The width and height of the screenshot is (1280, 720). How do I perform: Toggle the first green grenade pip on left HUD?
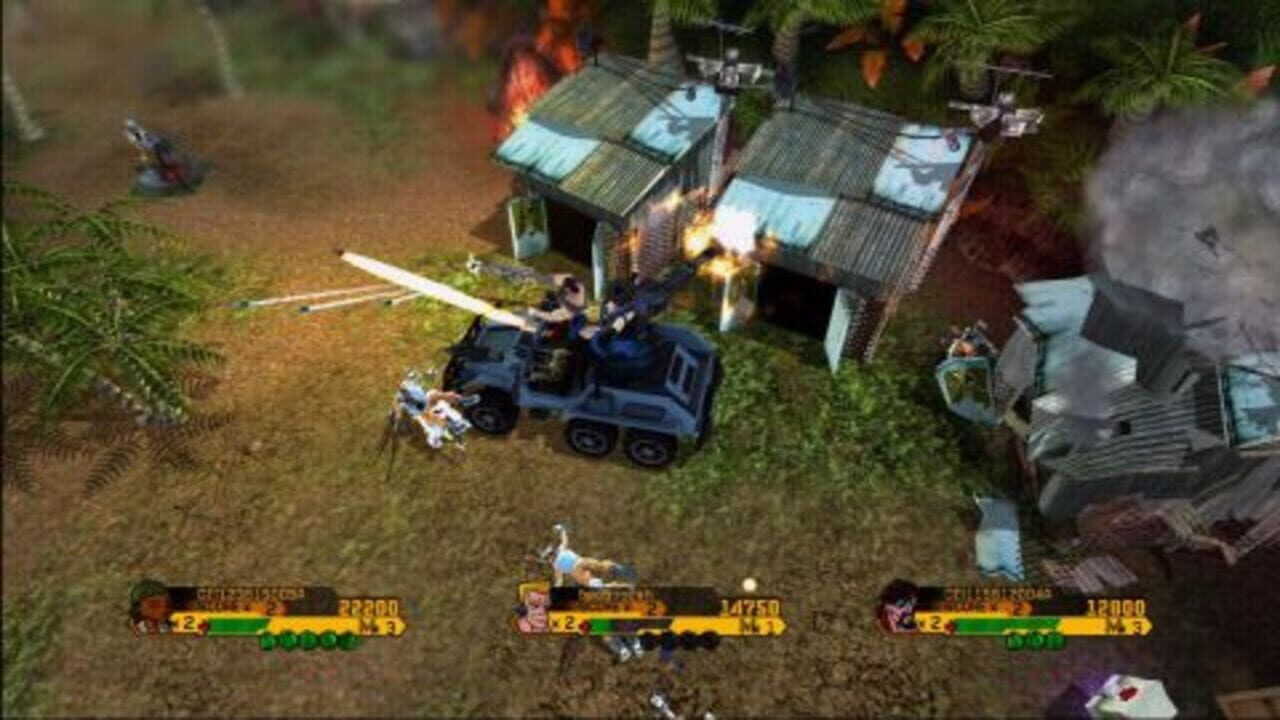[266, 640]
